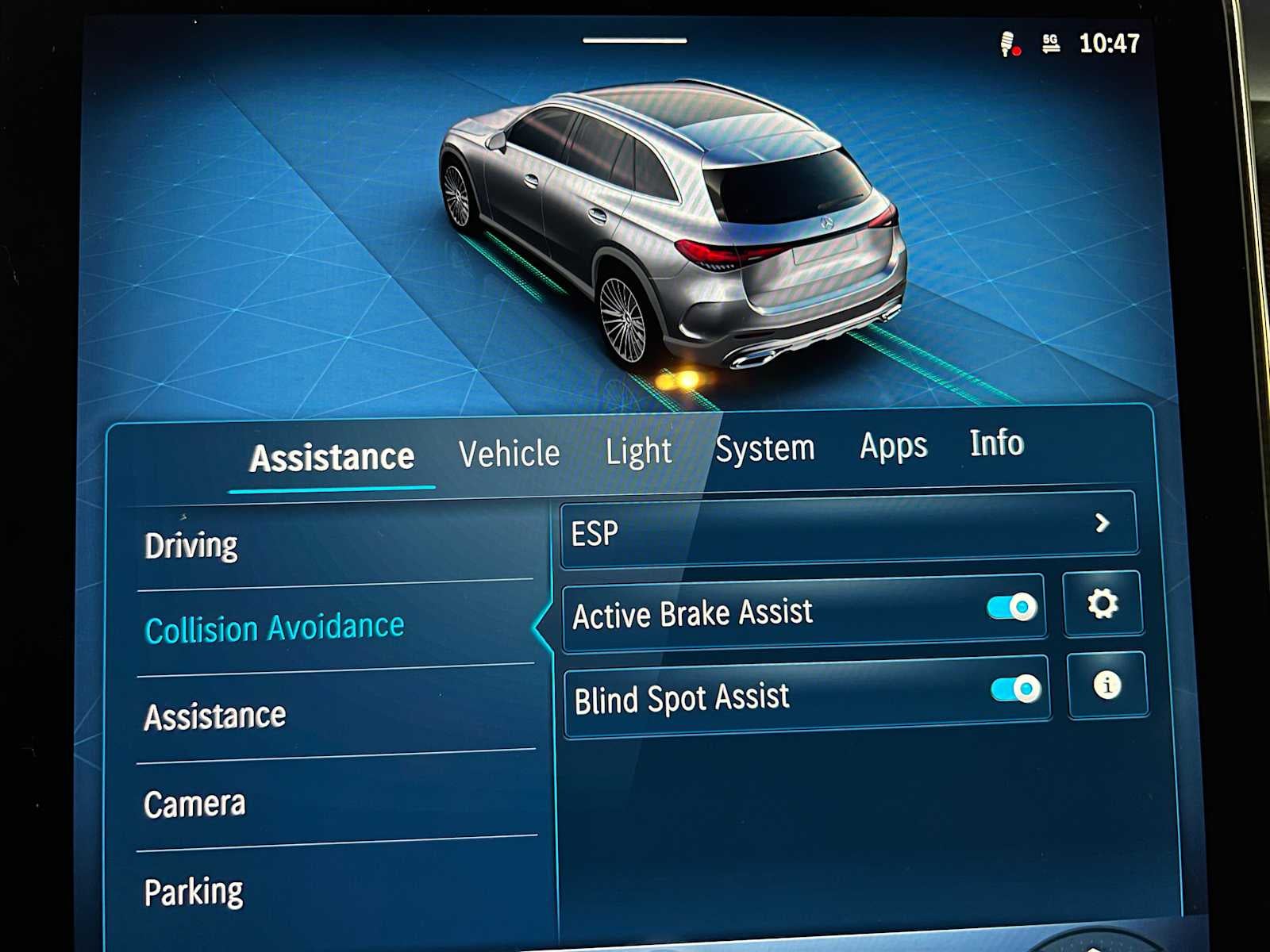Image resolution: width=1270 pixels, height=952 pixels.
Task: Tap the 5G network indicator
Action: pos(1051,45)
